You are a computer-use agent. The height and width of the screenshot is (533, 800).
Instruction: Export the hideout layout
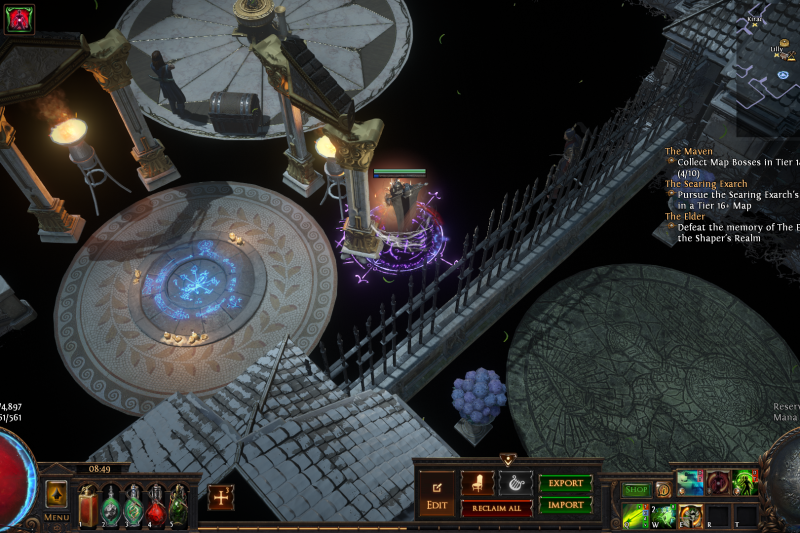pyautogui.click(x=565, y=483)
